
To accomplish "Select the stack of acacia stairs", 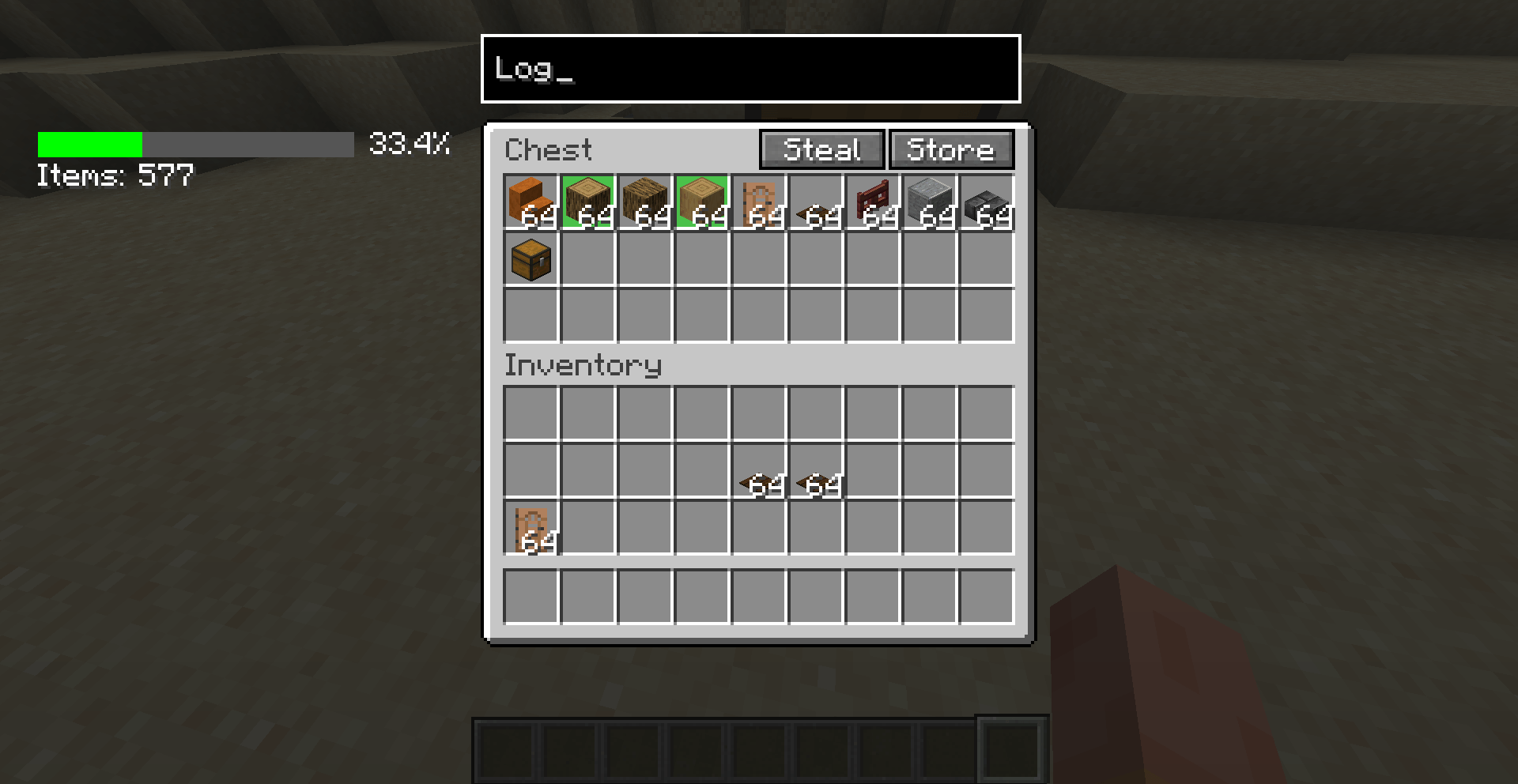I will coord(531,202).
